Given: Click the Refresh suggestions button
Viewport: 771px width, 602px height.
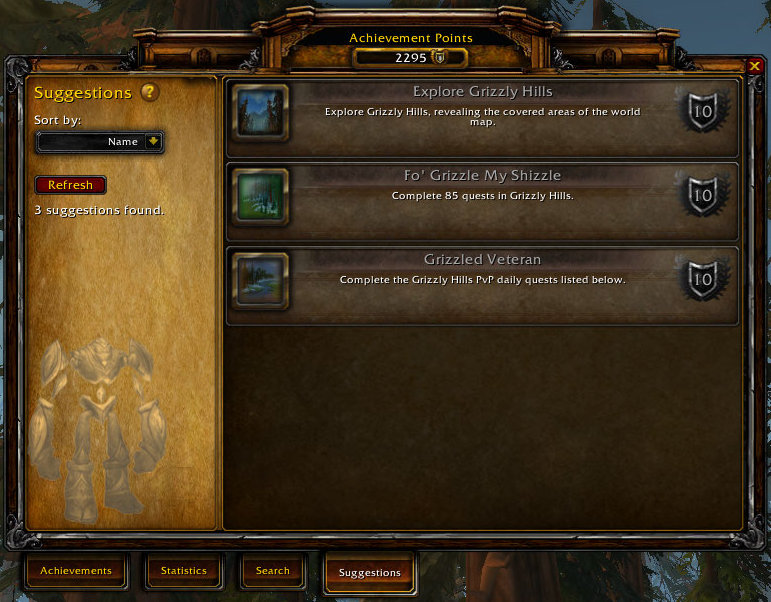Looking at the screenshot, I should pyautogui.click(x=70, y=185).
